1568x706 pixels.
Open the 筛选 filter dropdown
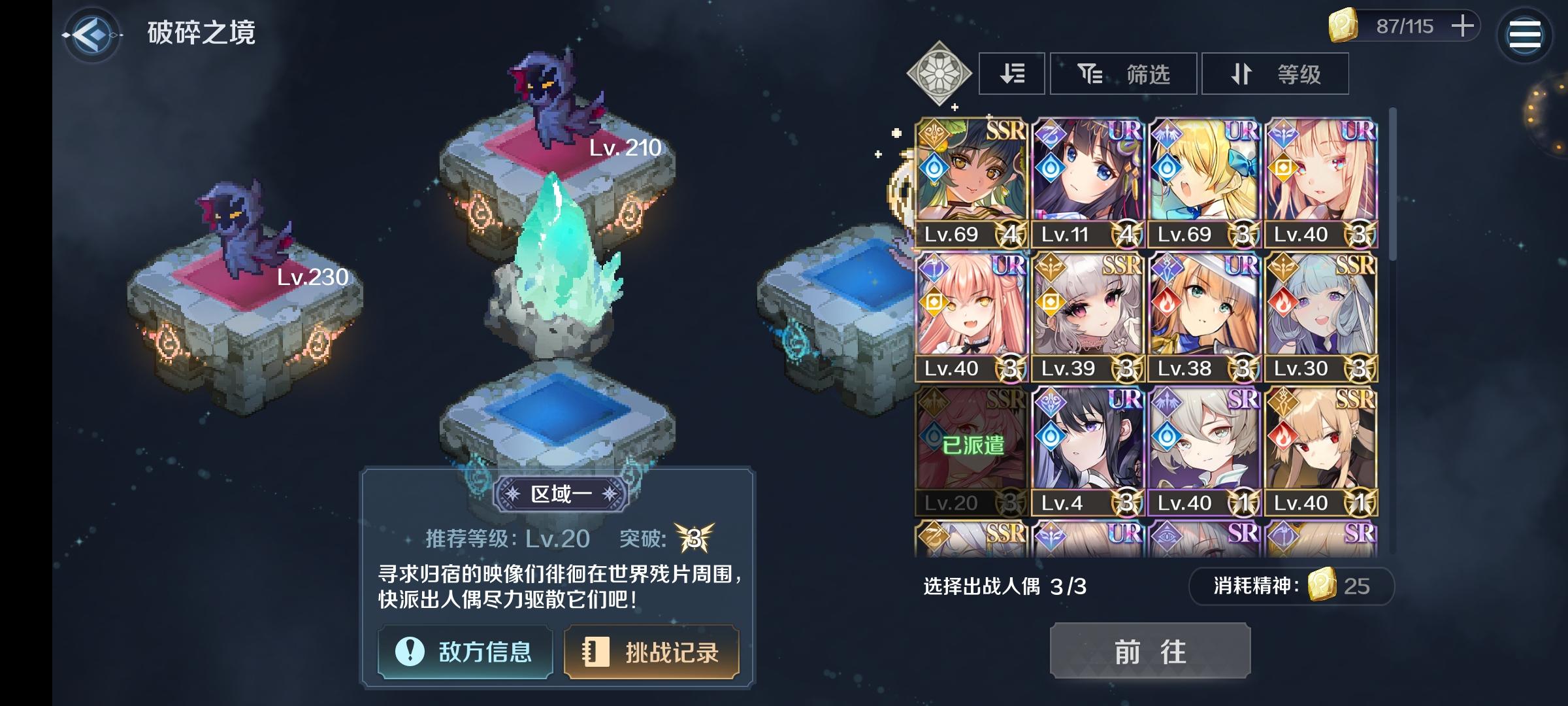tap(1124, 74)
